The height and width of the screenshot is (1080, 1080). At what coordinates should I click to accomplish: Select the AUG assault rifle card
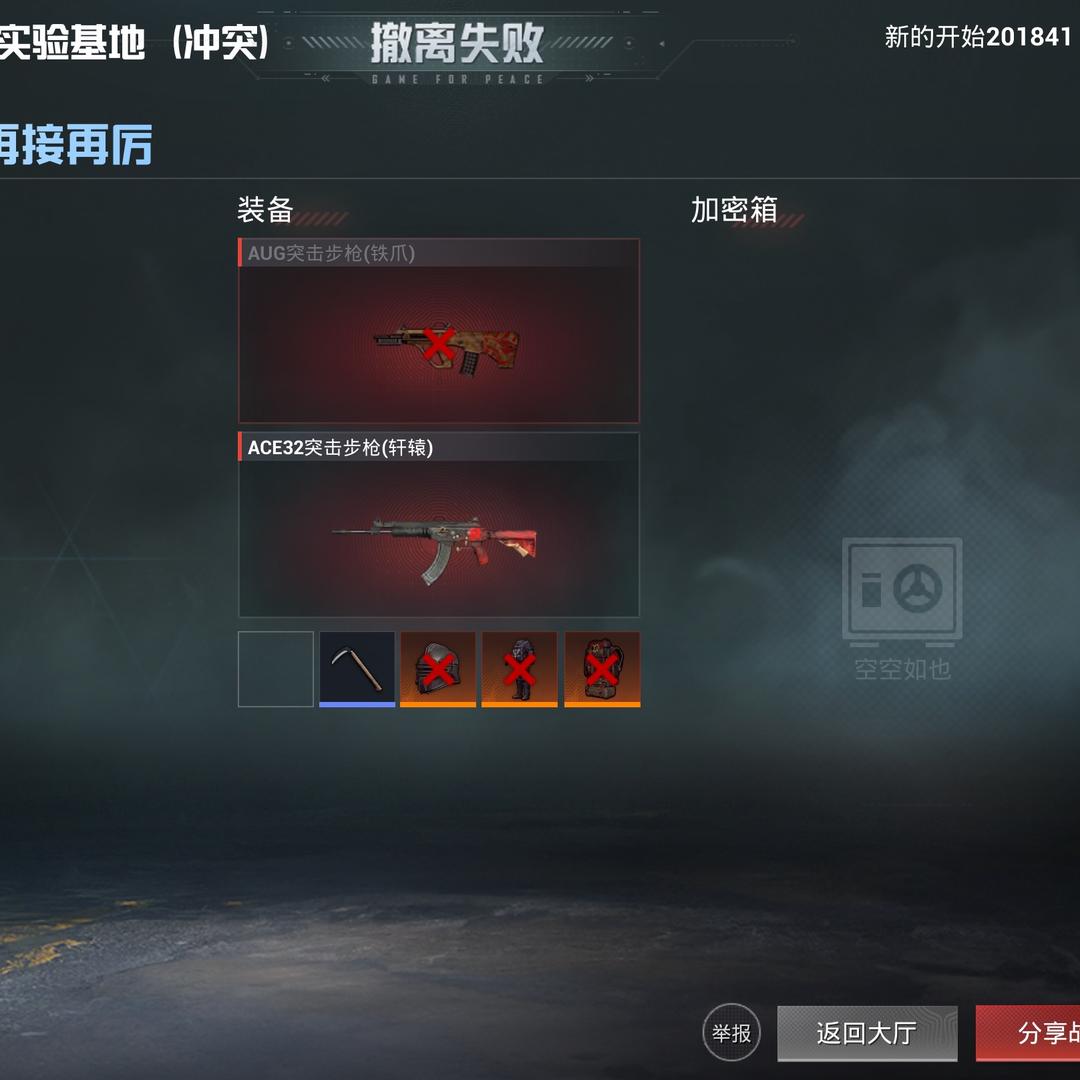tap(439, 331)
